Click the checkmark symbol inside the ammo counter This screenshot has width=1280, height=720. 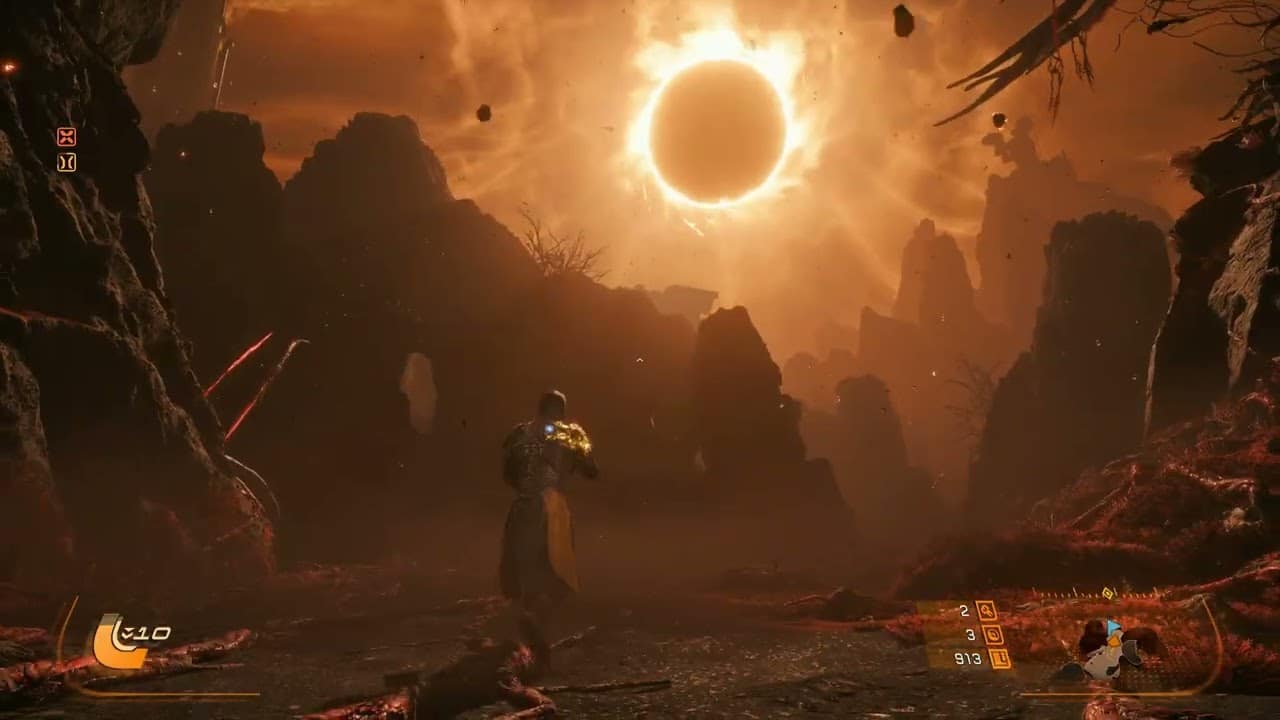tap(128, 632)
